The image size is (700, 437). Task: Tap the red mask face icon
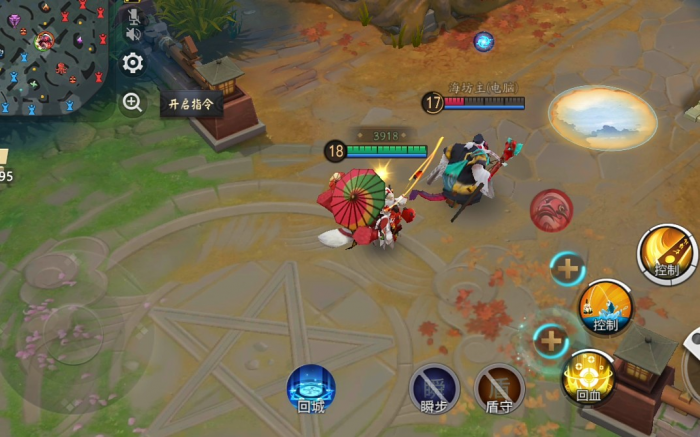pyautogui.click(x=551, y=210)
